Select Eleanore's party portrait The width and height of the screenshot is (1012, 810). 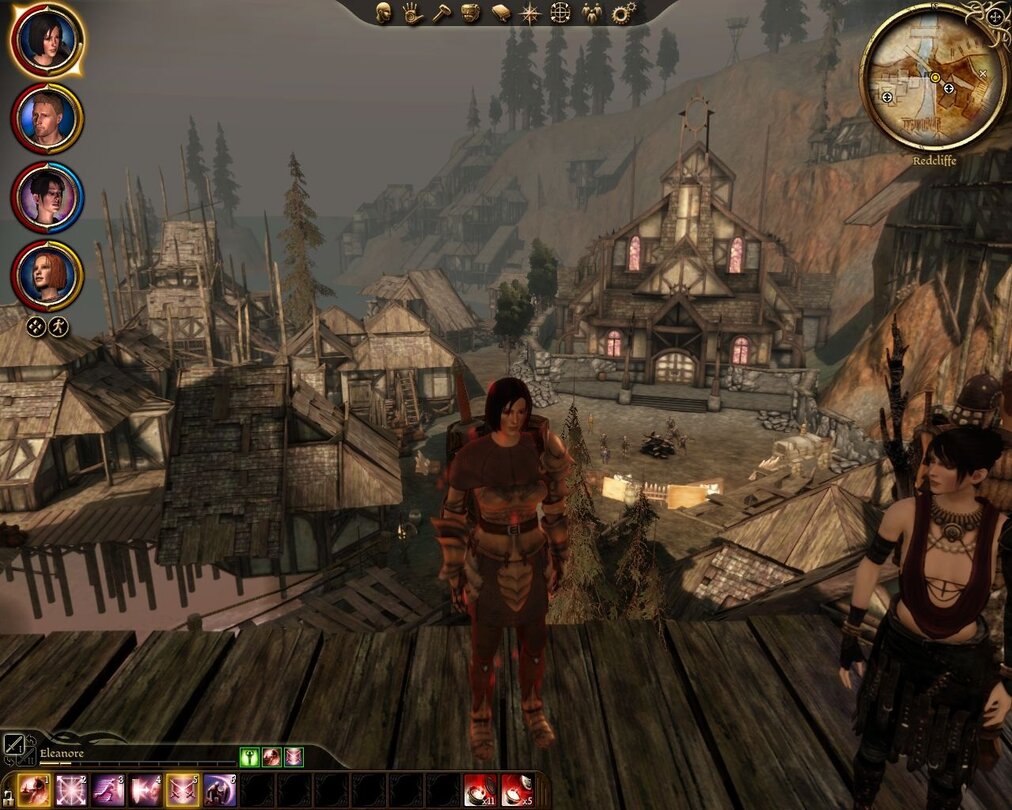[47, 40]
